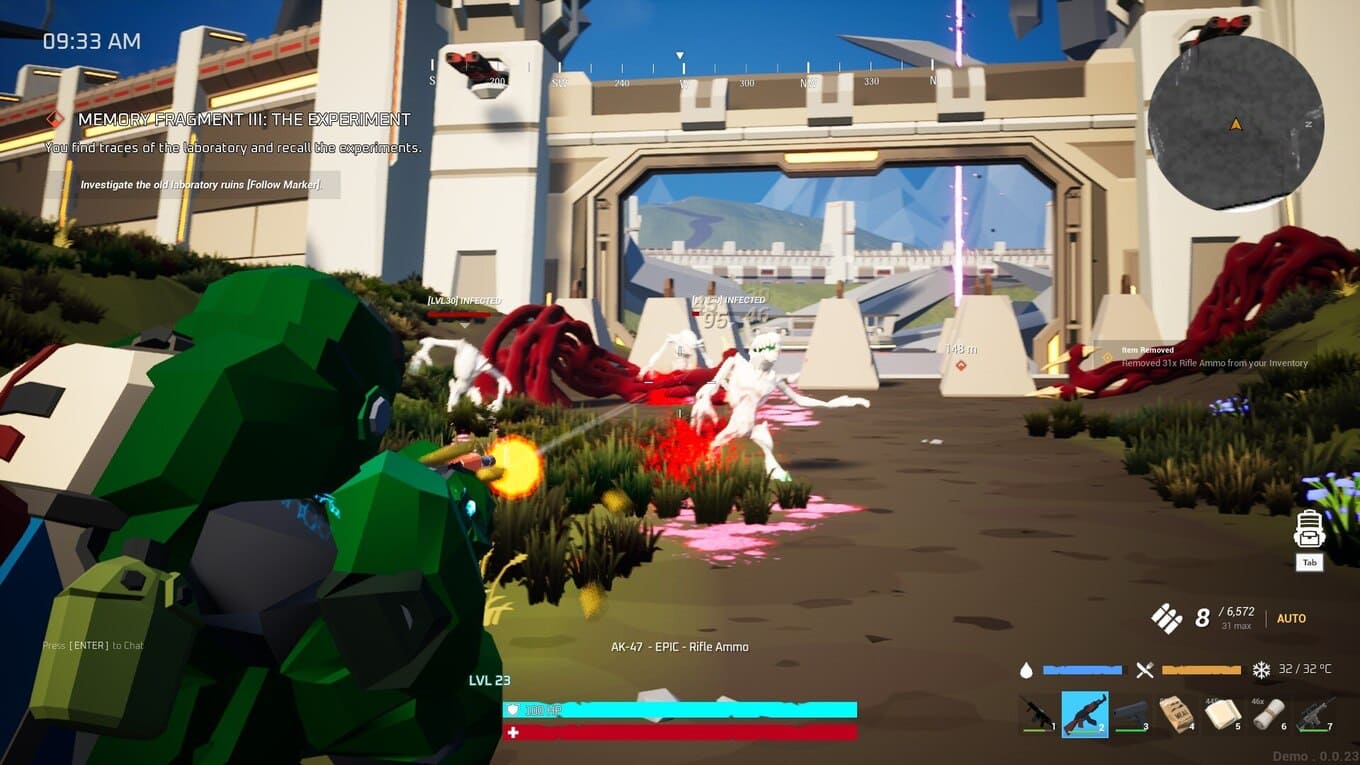This screenshot has height=765, width=1360.
Task: Select the AK-47 in hotbar slot 2
Action: (1084, 714)
